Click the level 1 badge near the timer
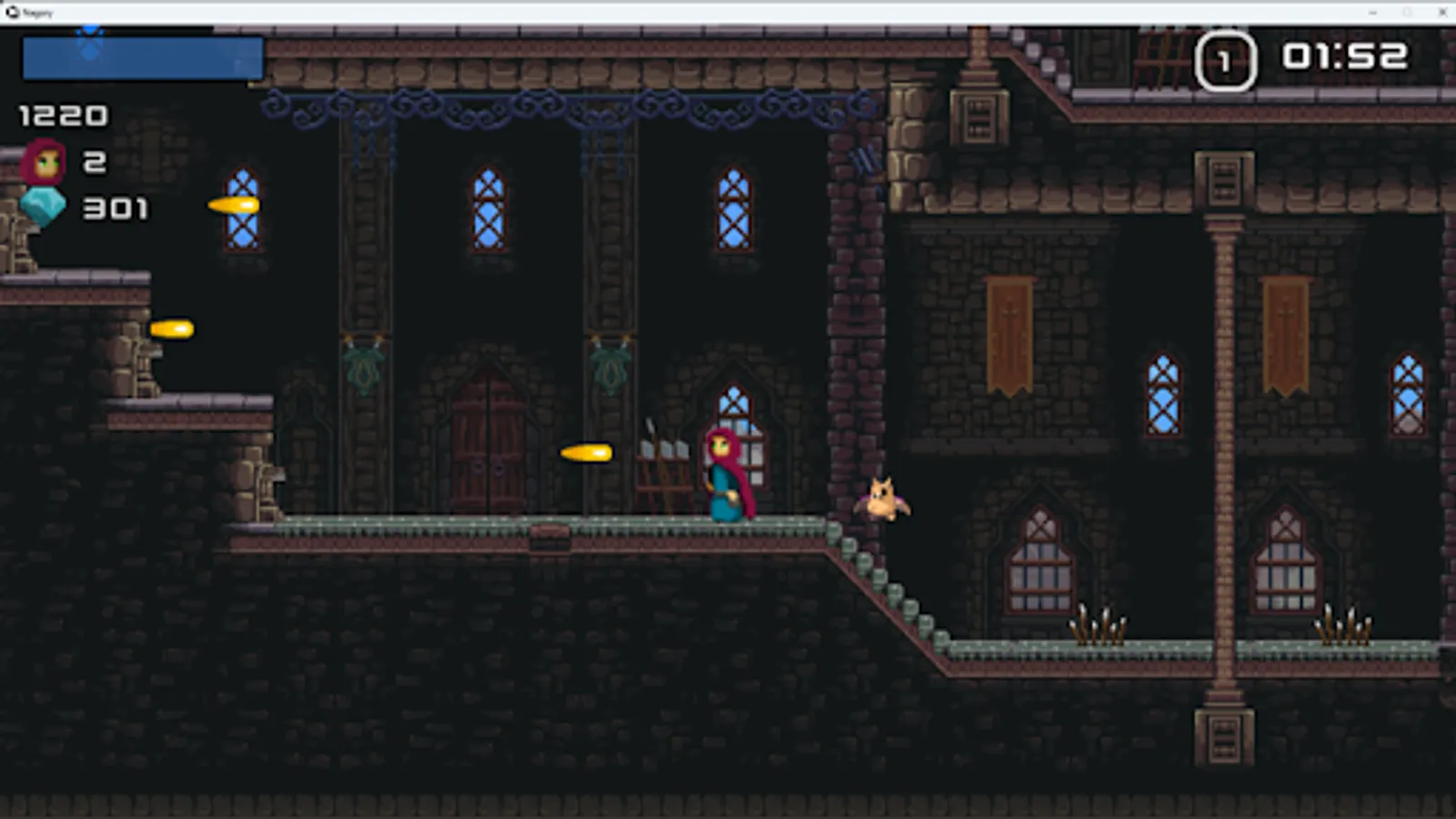 tap(1226, 62)
